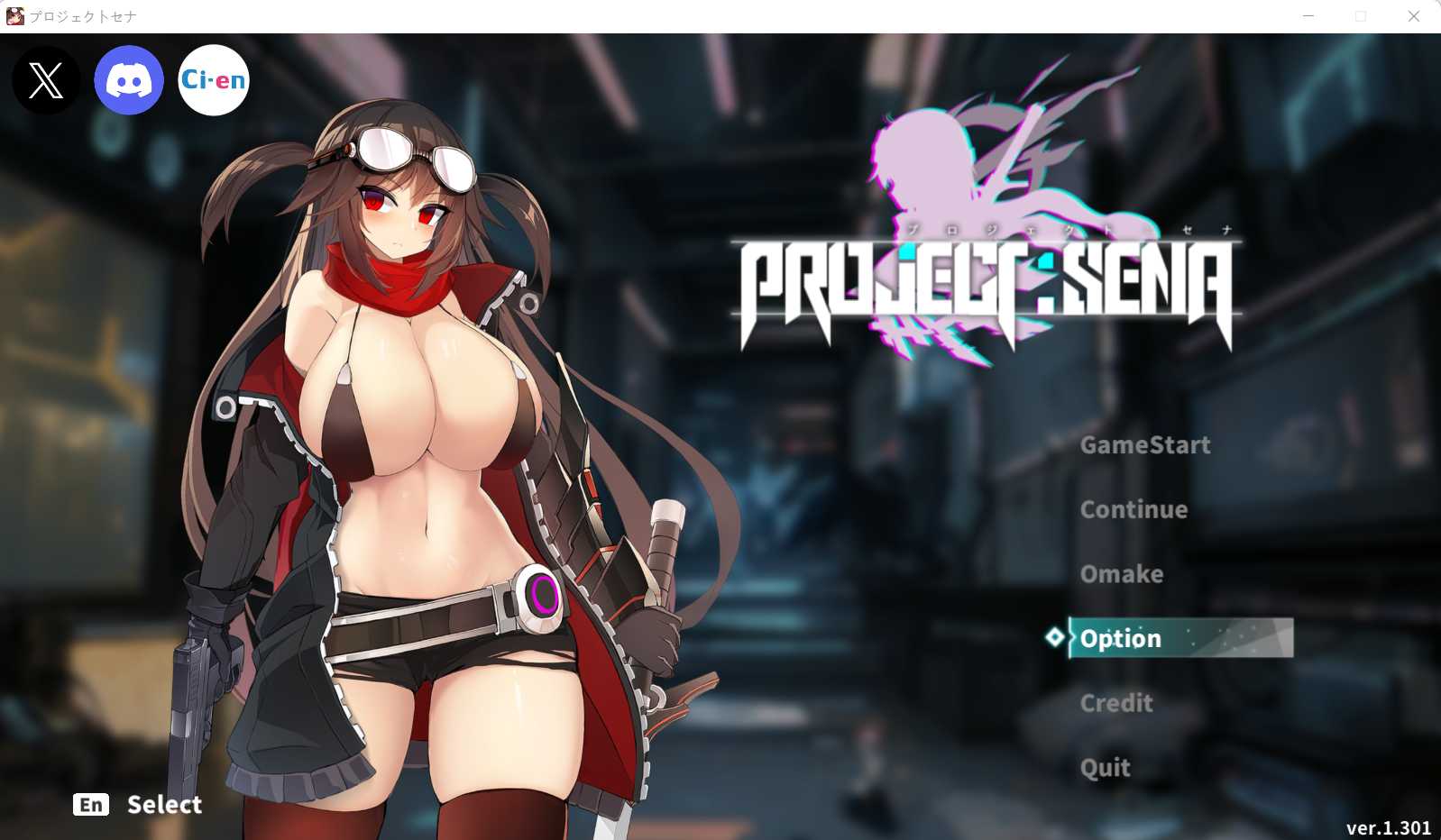Click the ver.1.301 version label
The image size is (1441, 840).
click(x=1388, y=826)
